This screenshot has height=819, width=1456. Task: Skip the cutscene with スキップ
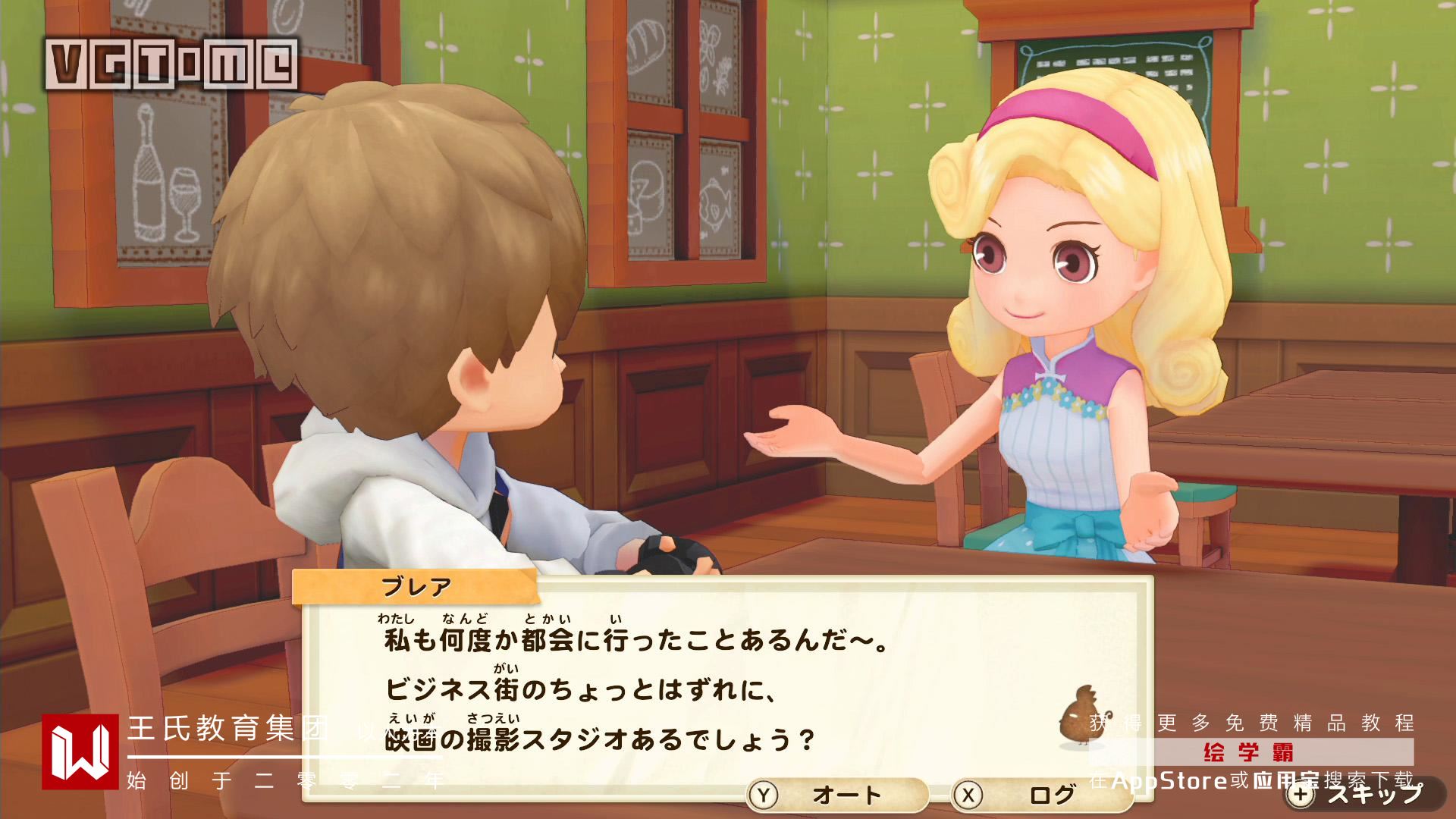click(1357, 794)
